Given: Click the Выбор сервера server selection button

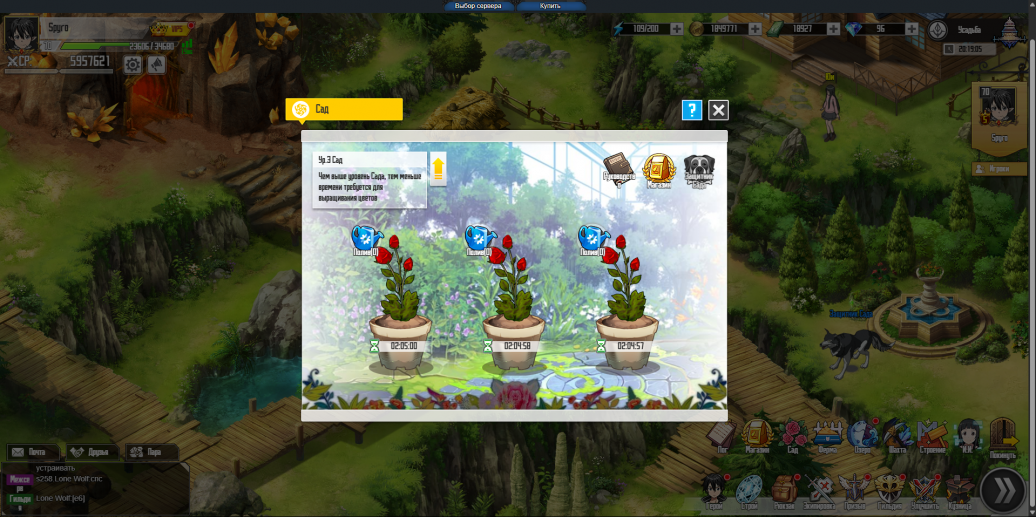Looking at the screenshot, I should pyautogui.click(x=477, y=6).
